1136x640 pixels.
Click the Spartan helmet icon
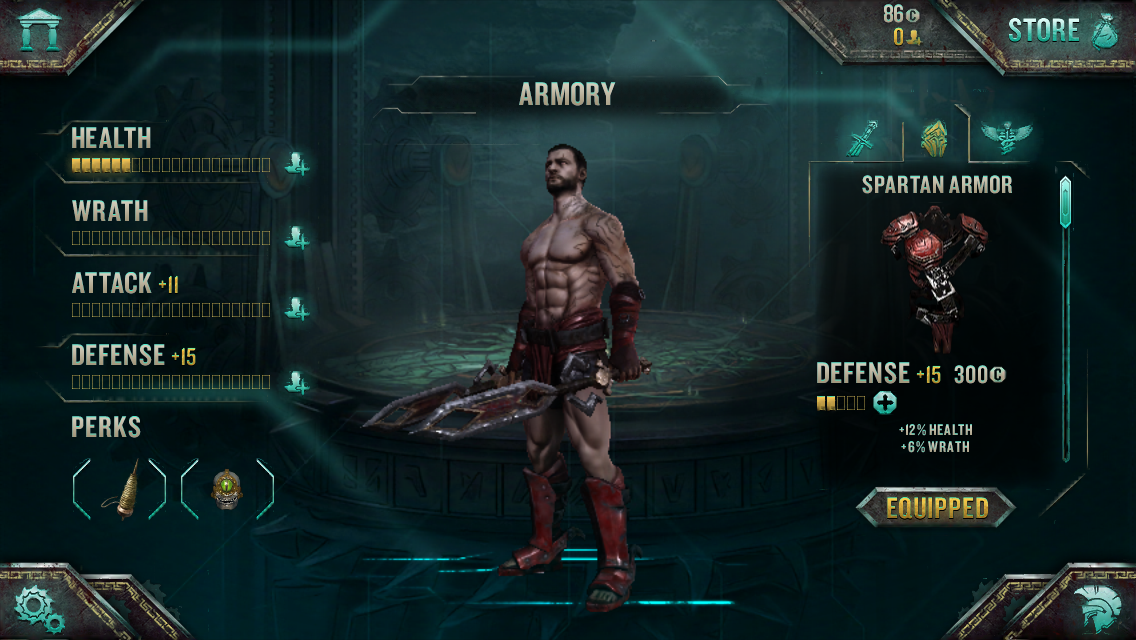1096,607
